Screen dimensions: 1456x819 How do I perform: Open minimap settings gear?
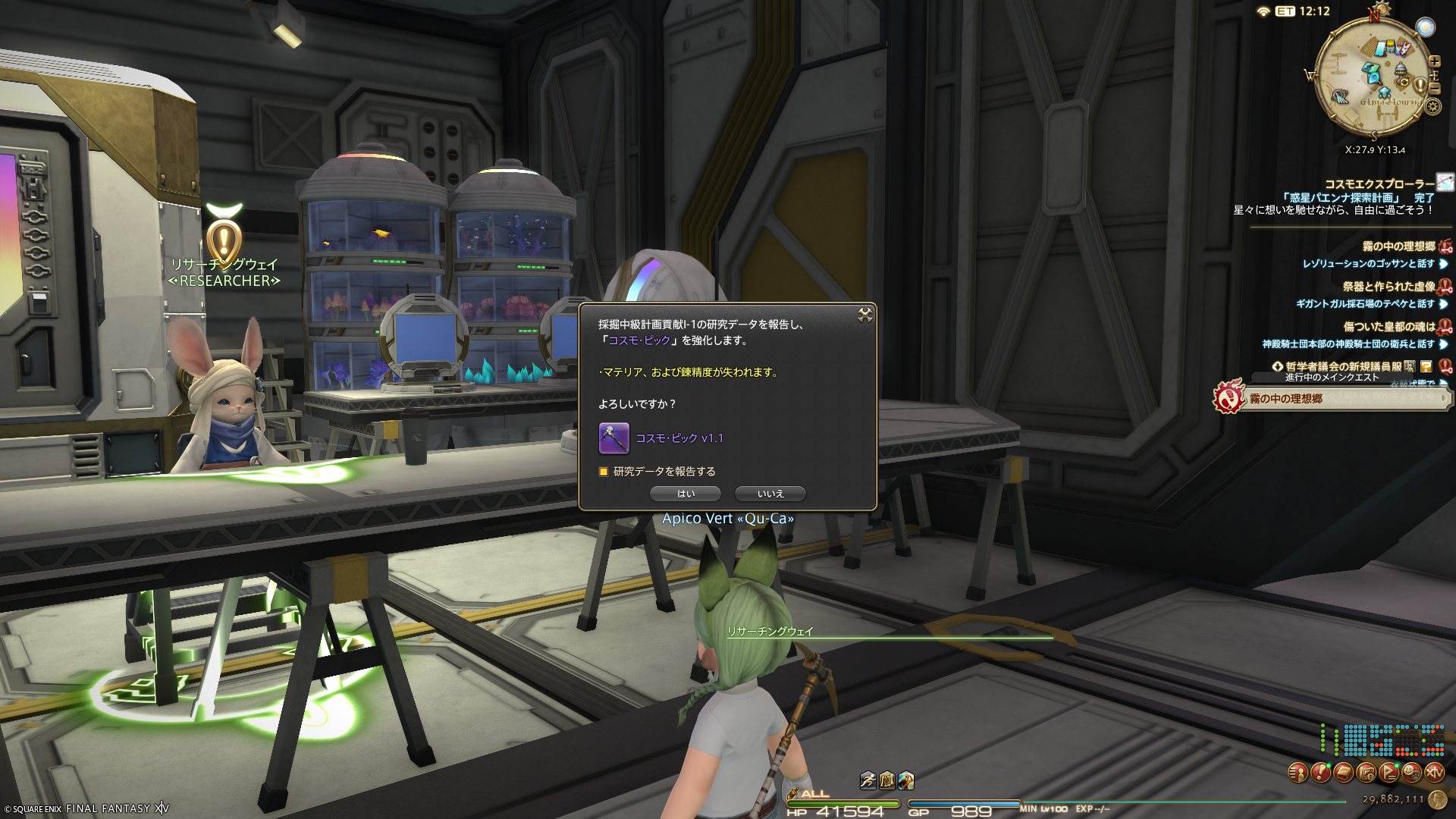tap(1432, 106)
